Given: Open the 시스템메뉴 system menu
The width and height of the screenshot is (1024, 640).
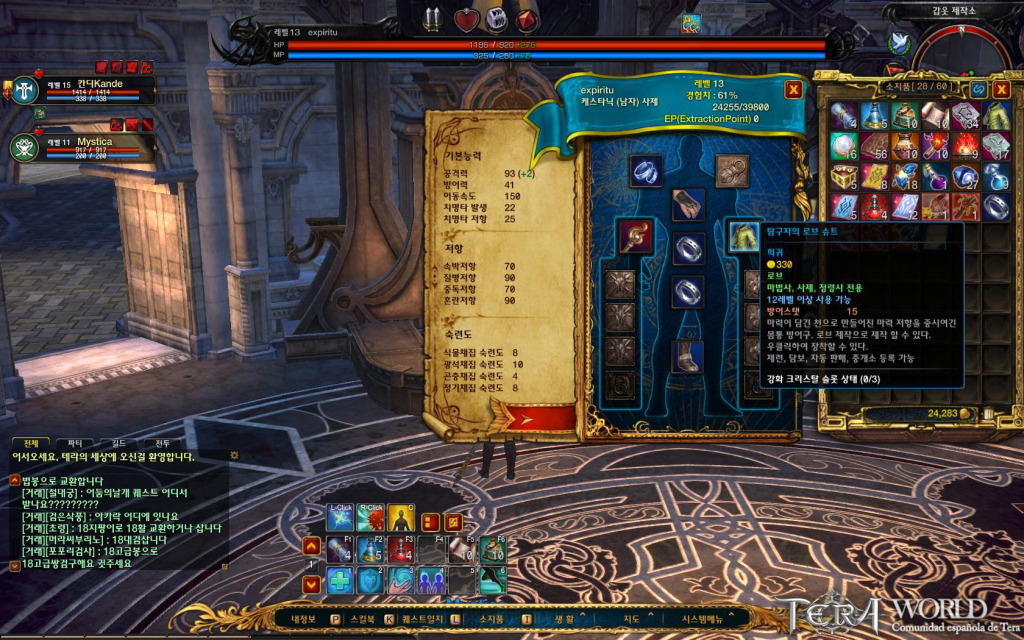Looking at the screenshot, I should coord(700,620).
